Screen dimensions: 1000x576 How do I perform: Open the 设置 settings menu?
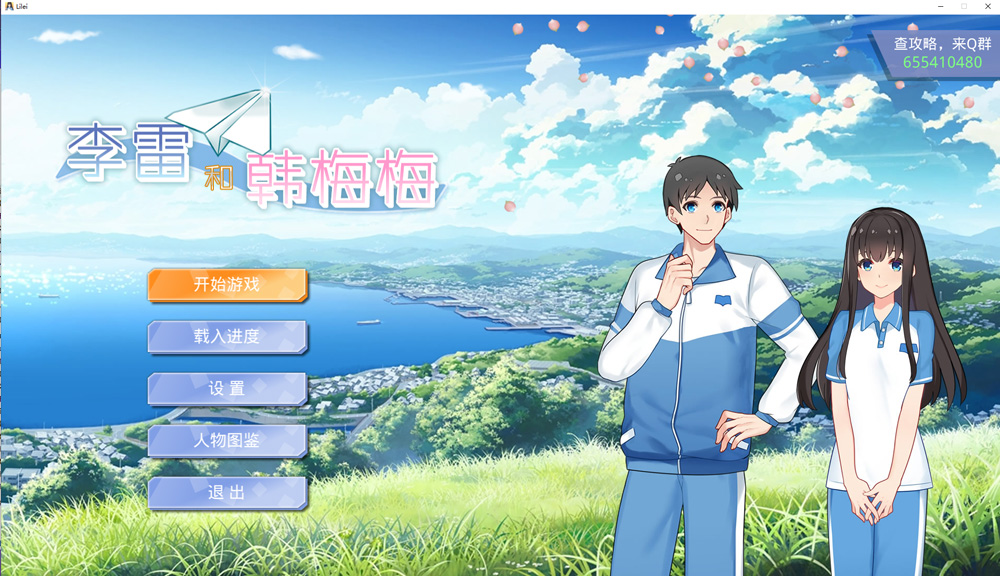(x=227, y=389)
